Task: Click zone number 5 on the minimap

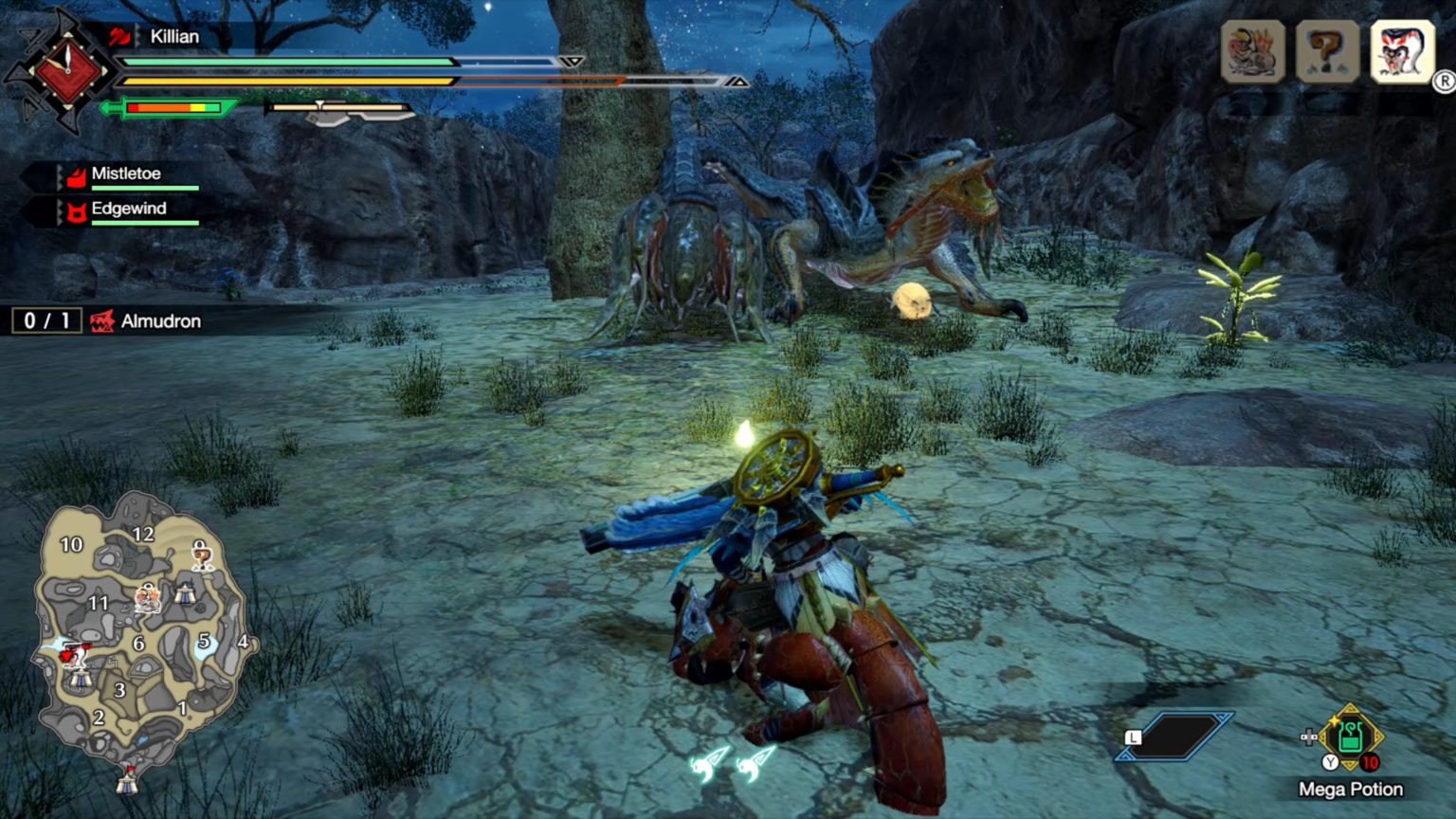Action: [202, 641]
